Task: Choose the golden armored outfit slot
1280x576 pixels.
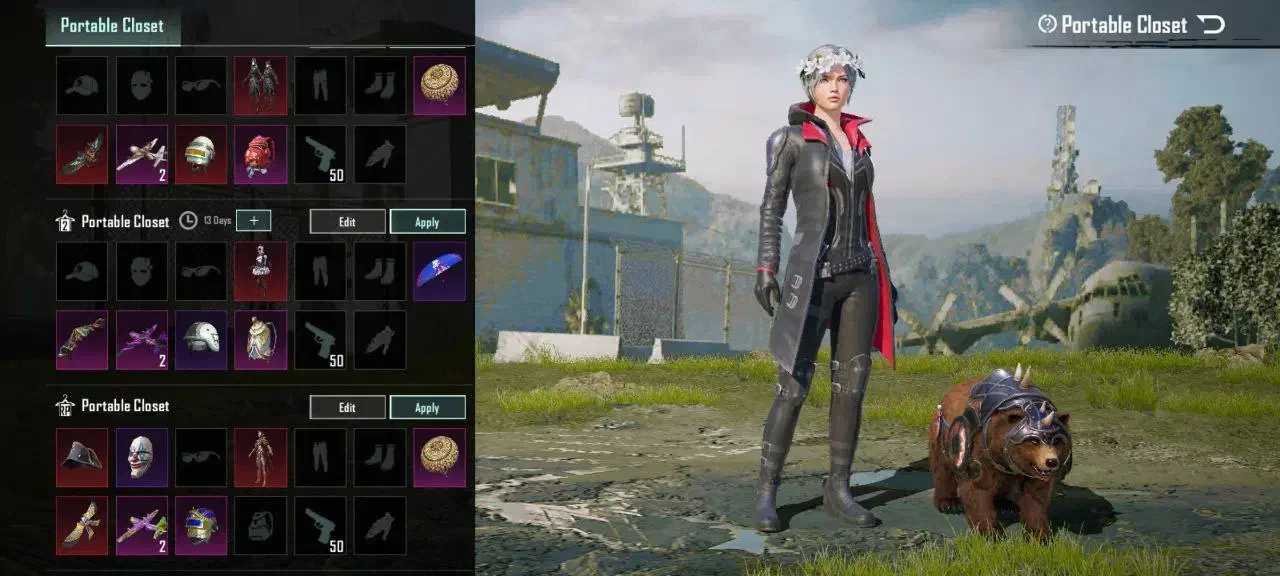Action: (261, 457)
